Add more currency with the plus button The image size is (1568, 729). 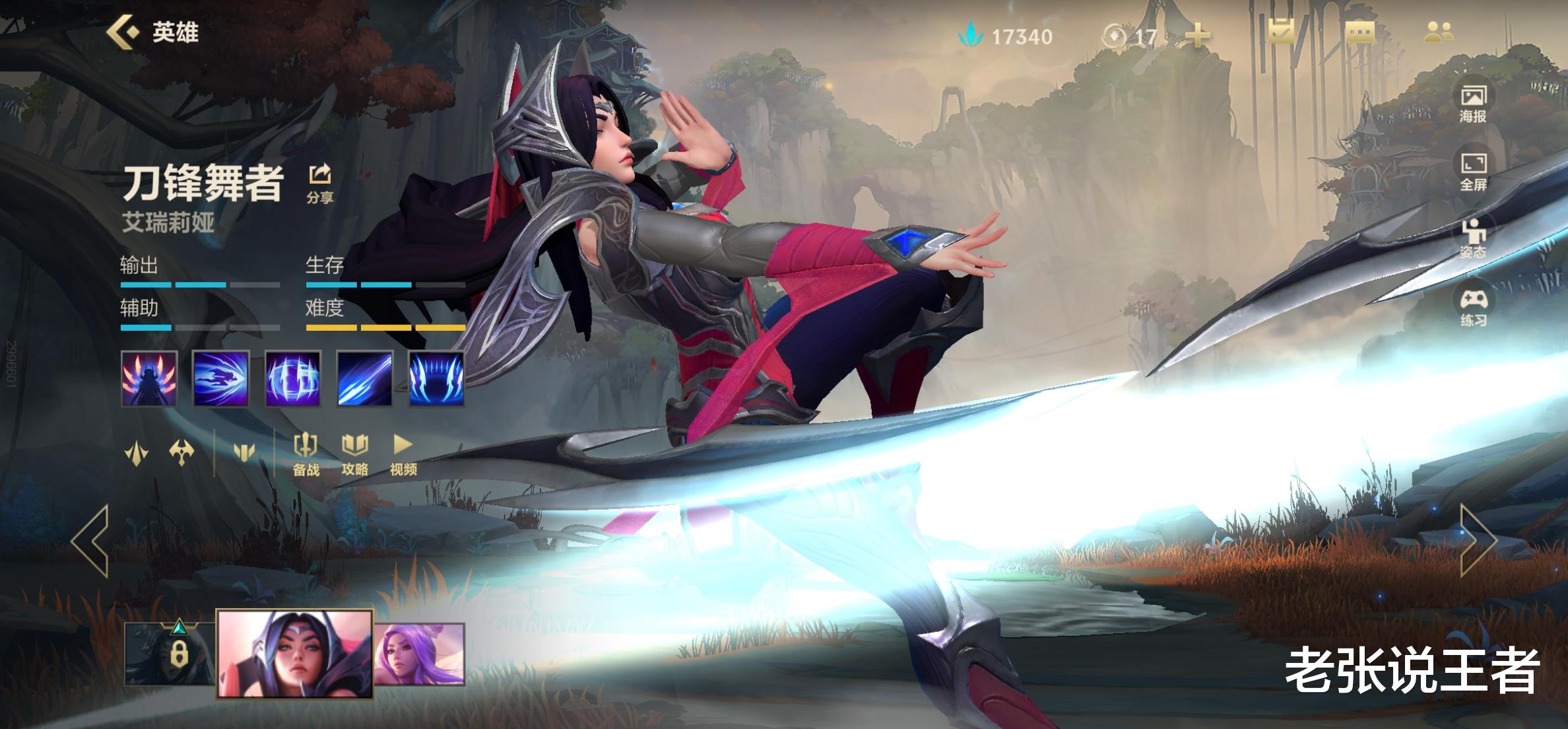[1198, 36]
